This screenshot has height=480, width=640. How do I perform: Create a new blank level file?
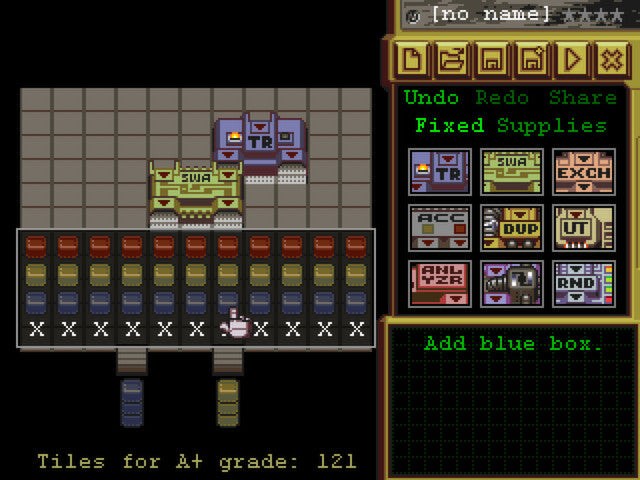pyautogui.click(x=411, y=60)
